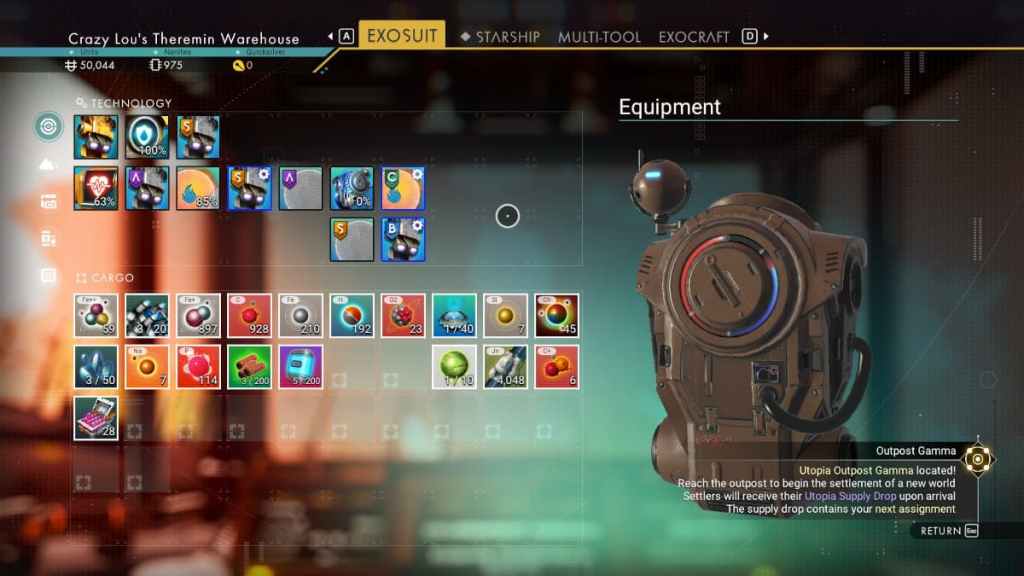Select the oxygen stack of 23
This screenshot has height=576, width=1024.
click(403, 315)
